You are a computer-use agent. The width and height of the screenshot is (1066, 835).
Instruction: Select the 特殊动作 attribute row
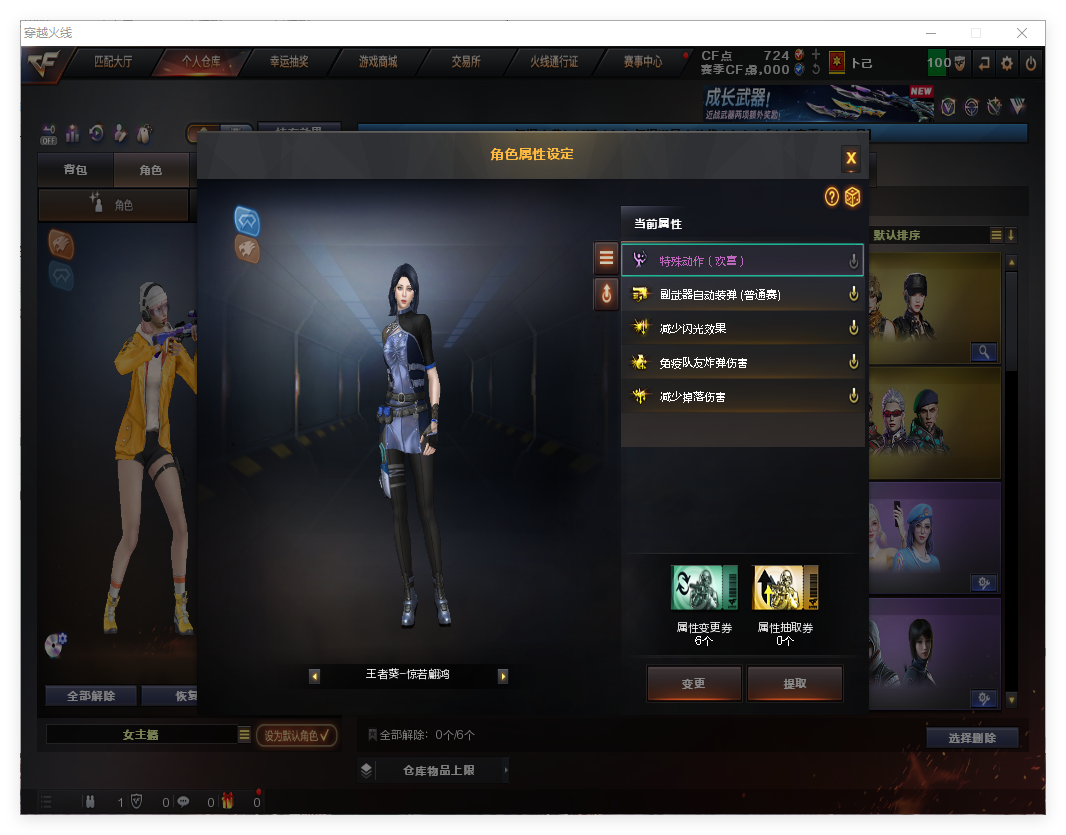pyautogui.click(x=742, y=261)
